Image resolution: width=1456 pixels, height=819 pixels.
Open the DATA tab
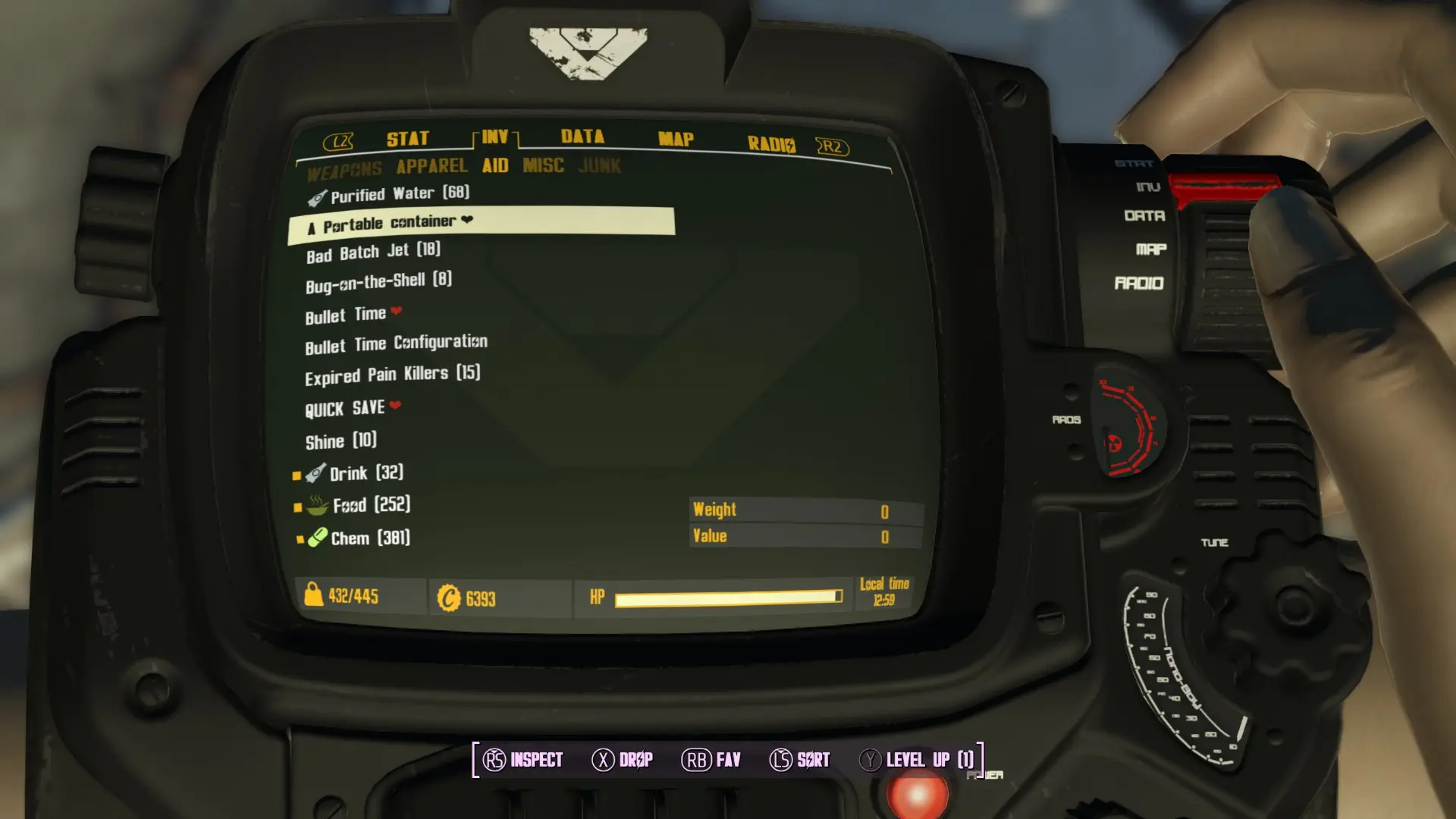582,136
